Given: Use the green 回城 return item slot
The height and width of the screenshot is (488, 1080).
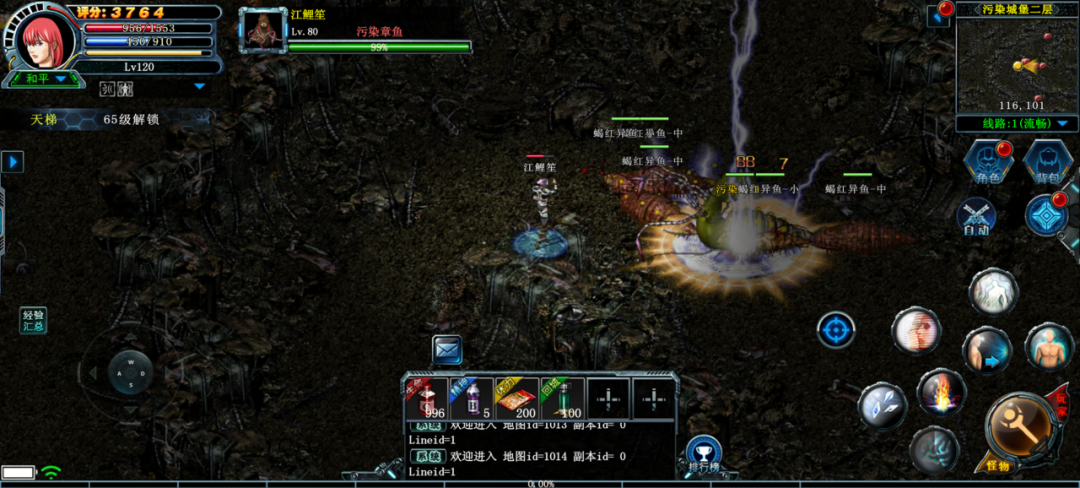Looking at the screenshot, I should coord(562,398).
